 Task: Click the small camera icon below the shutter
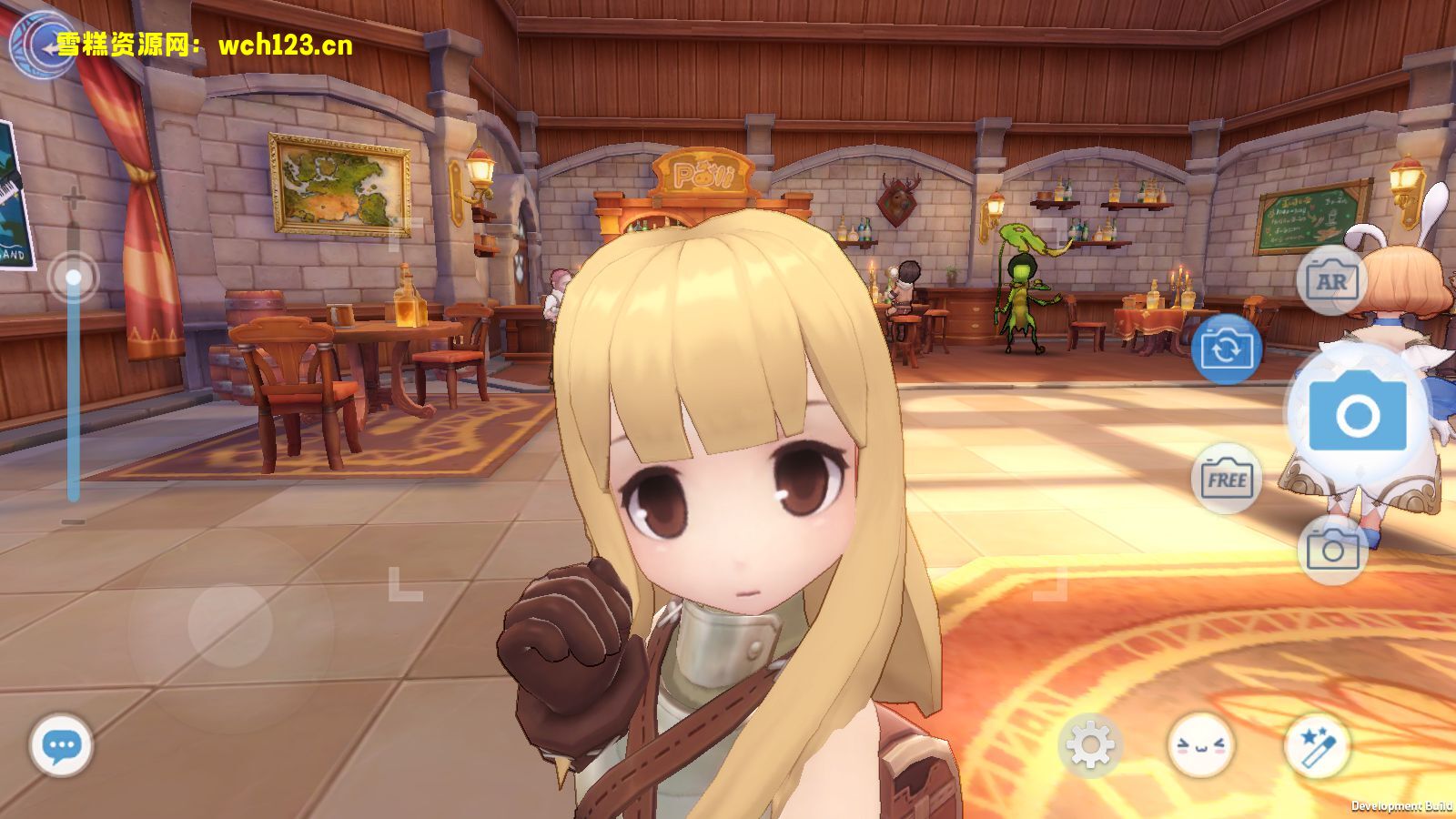(x=1331, y=549)
